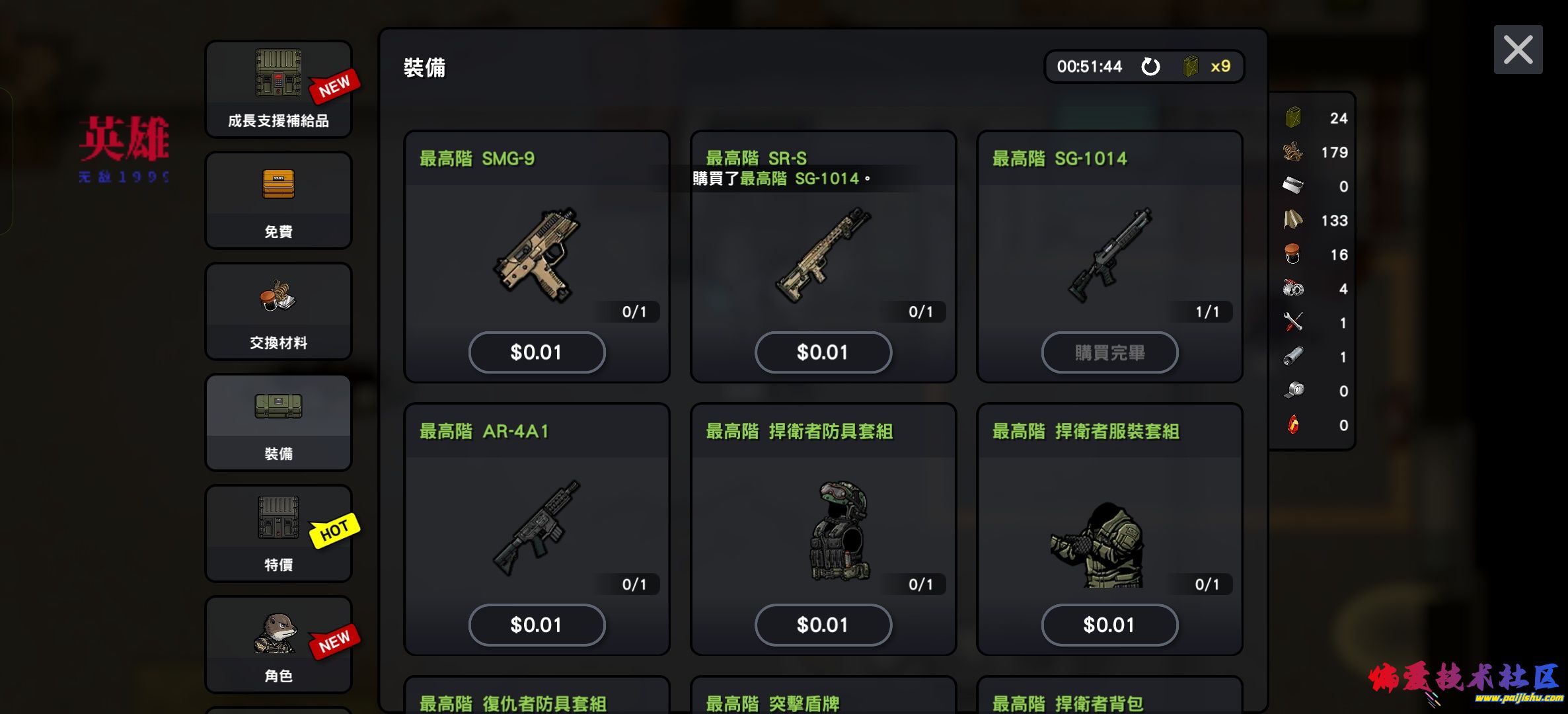Purchase the SR-S rifle for $0.01
This screenshot has width=1568, height=714.
coord(823,352)
